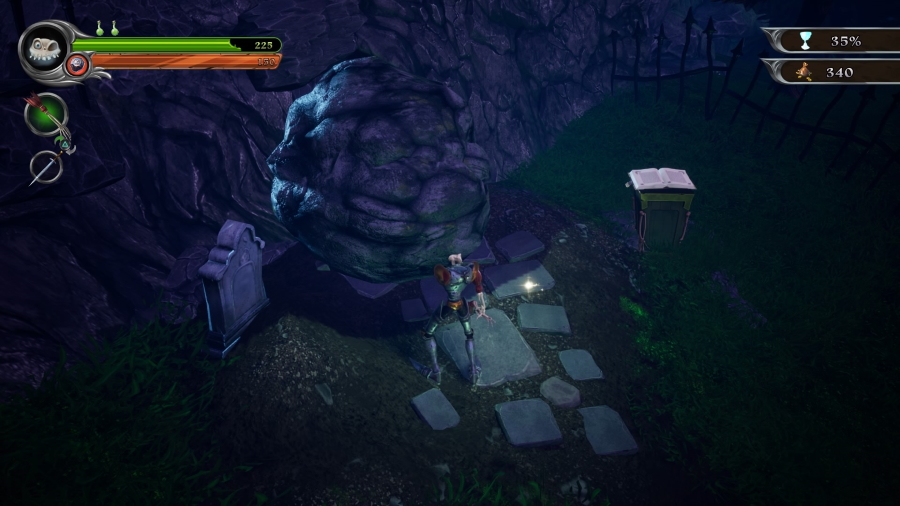Click the skull character portrait
The image size is (900, 506).
(x=44, y=47)
